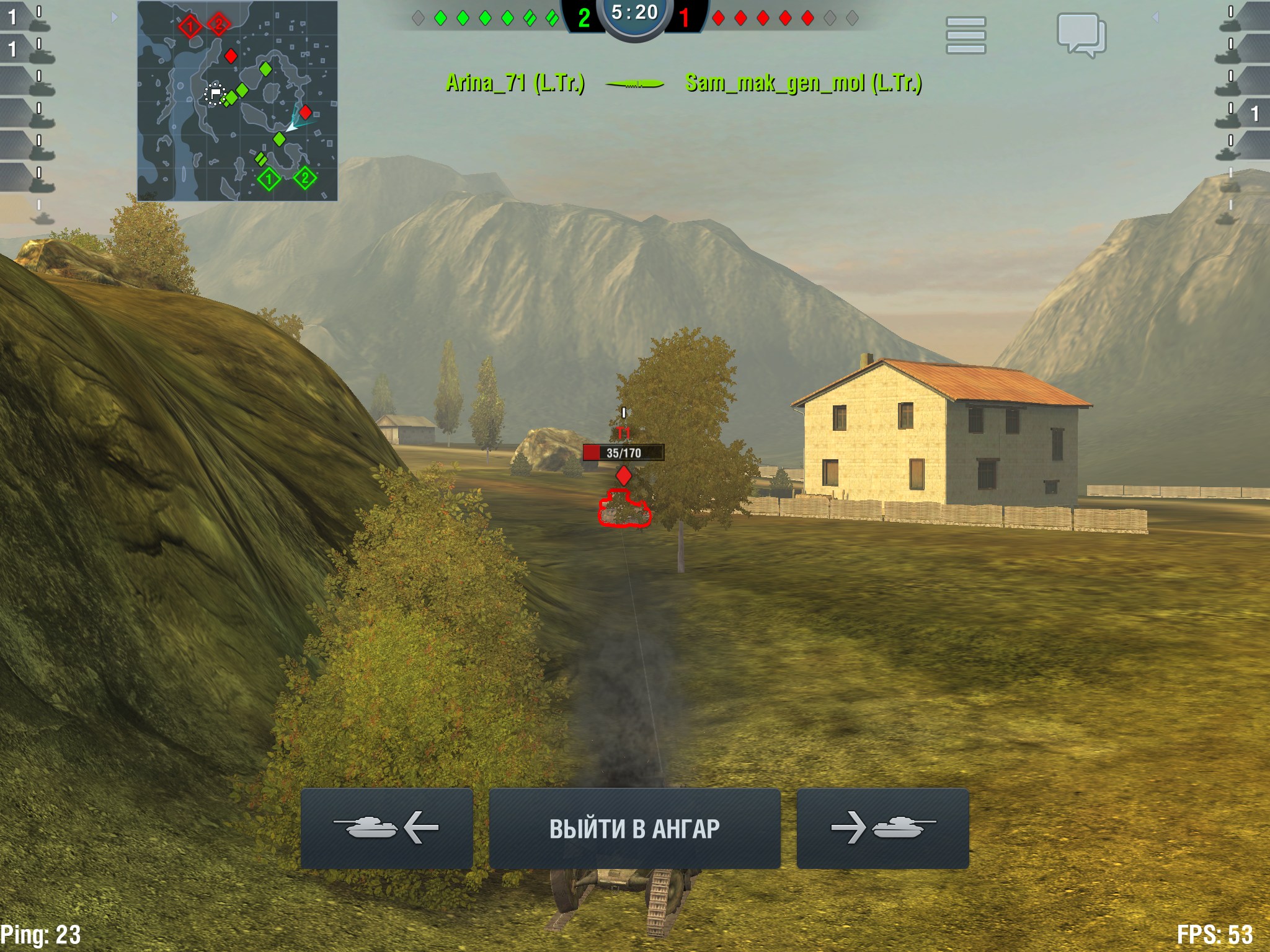The height and width of the screenshot is (952, 1270).
Task: Switch to next tank with right arrow
Action: [882, 829]
